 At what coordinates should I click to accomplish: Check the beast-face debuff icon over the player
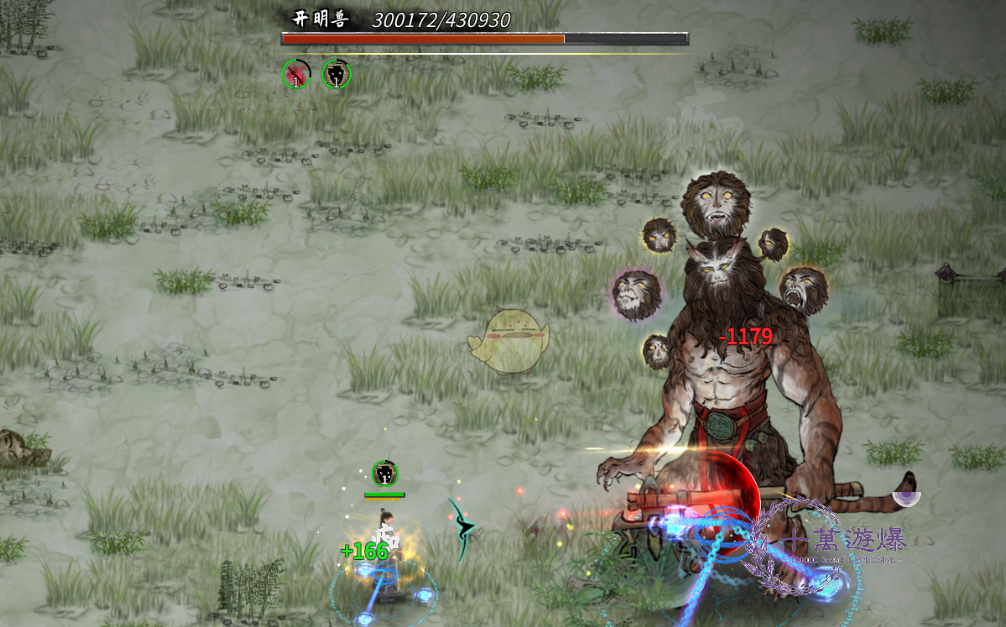[x=385, y=474]
